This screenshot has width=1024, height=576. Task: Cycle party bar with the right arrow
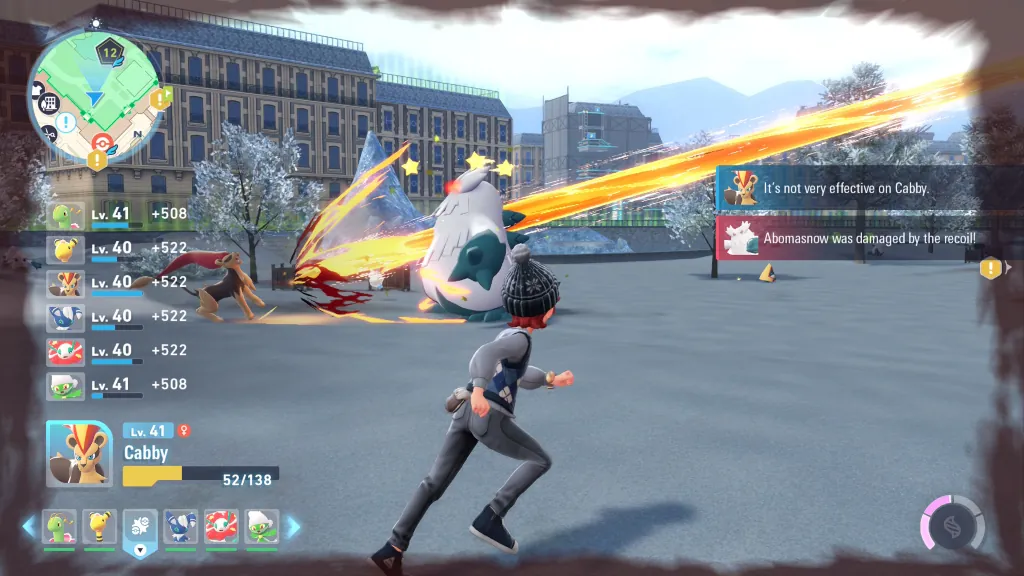click(x=294, y=526)
